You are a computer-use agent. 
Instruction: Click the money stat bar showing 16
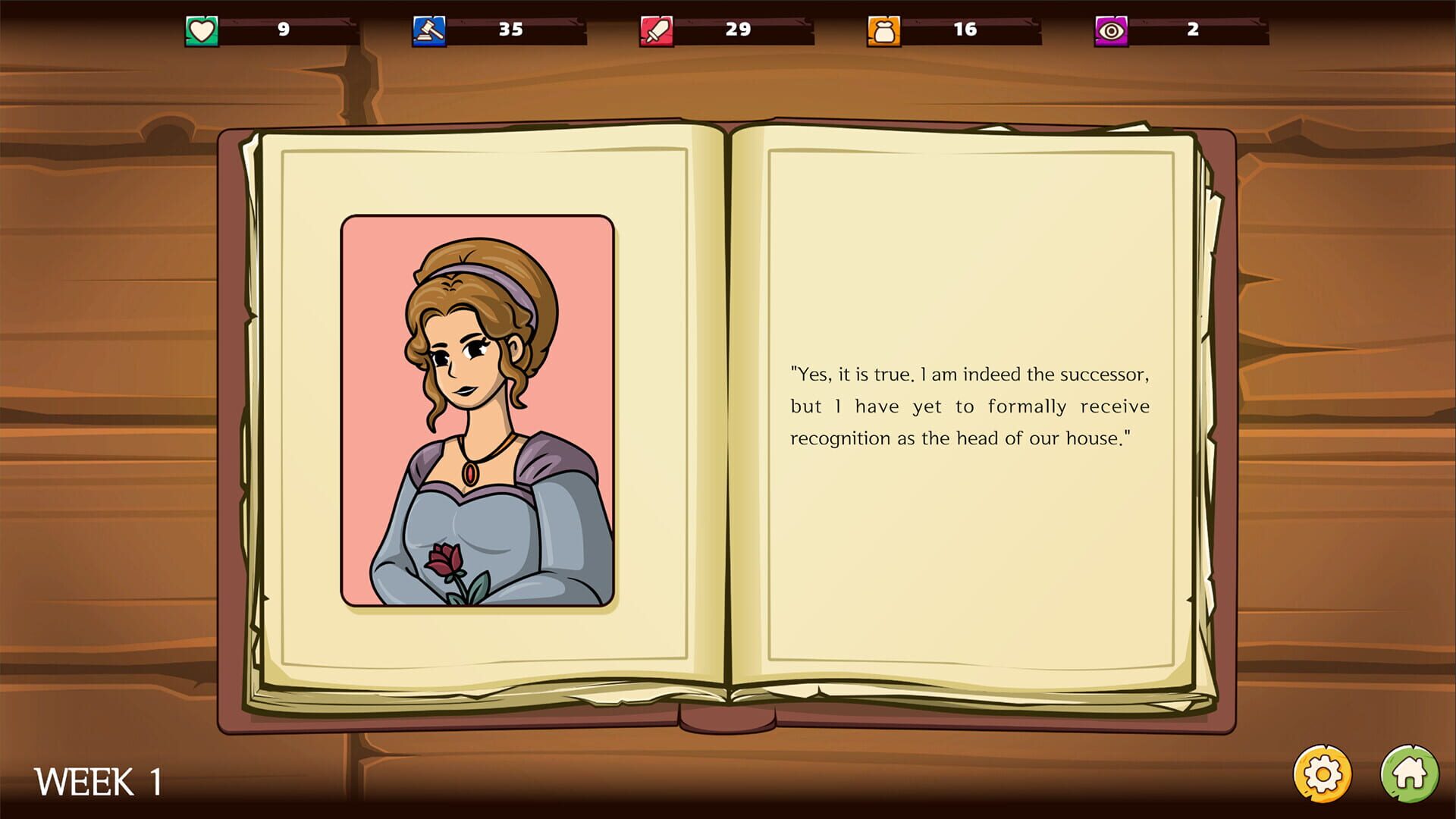pyautogui.click(x=965, y=30)
